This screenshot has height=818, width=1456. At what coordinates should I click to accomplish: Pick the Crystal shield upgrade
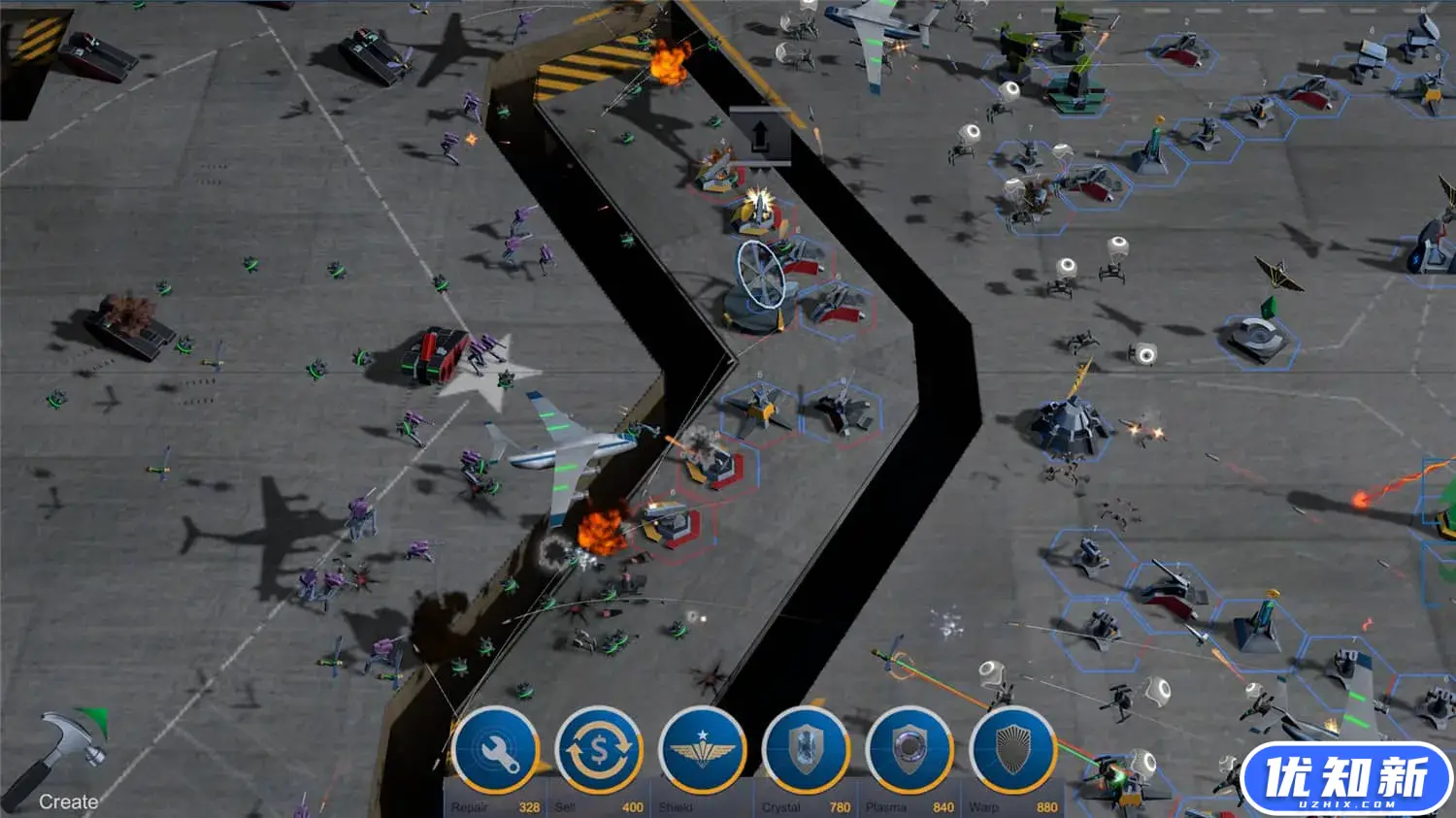pos(806,751)
